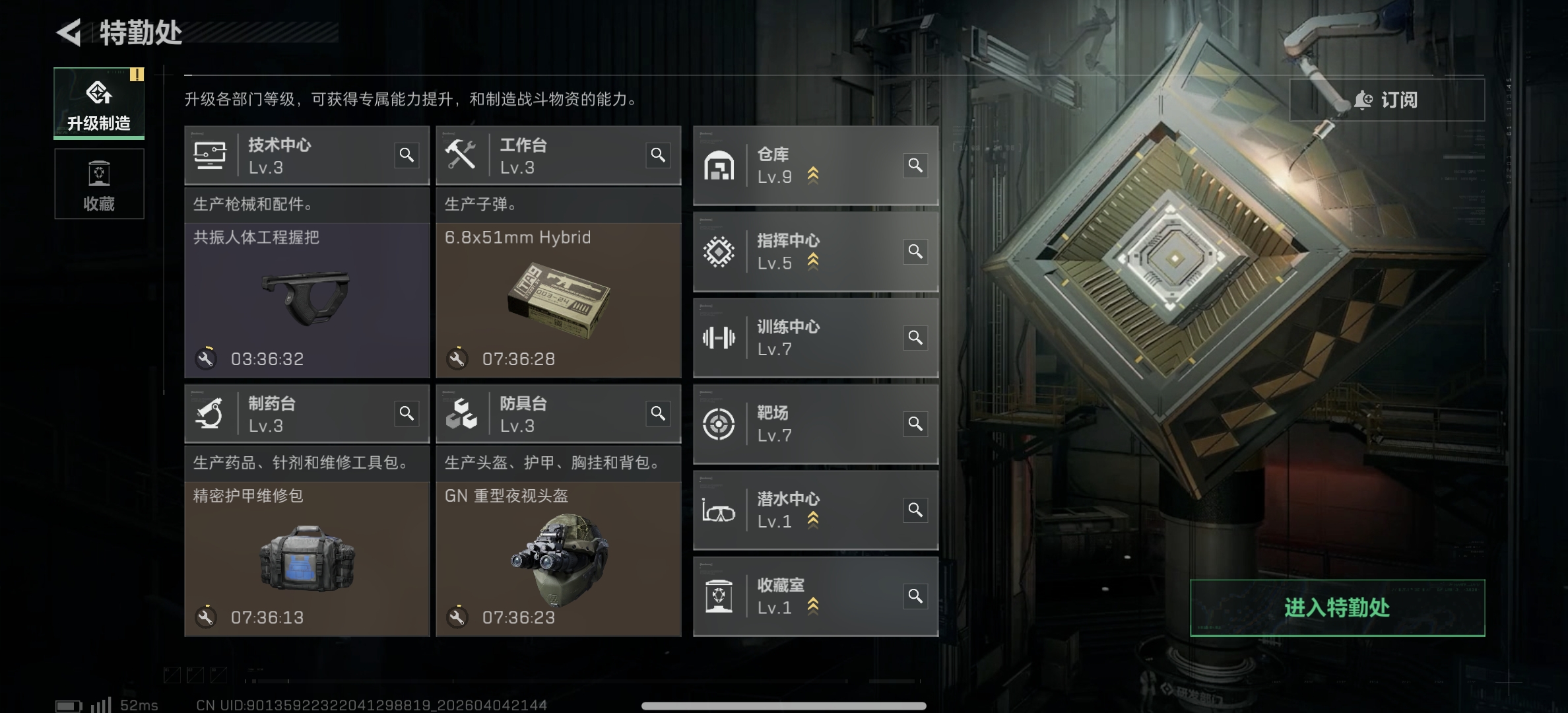Switch to the 收藏 sidebar tab
Screen dimensions: 1568x713
point(99,184)
